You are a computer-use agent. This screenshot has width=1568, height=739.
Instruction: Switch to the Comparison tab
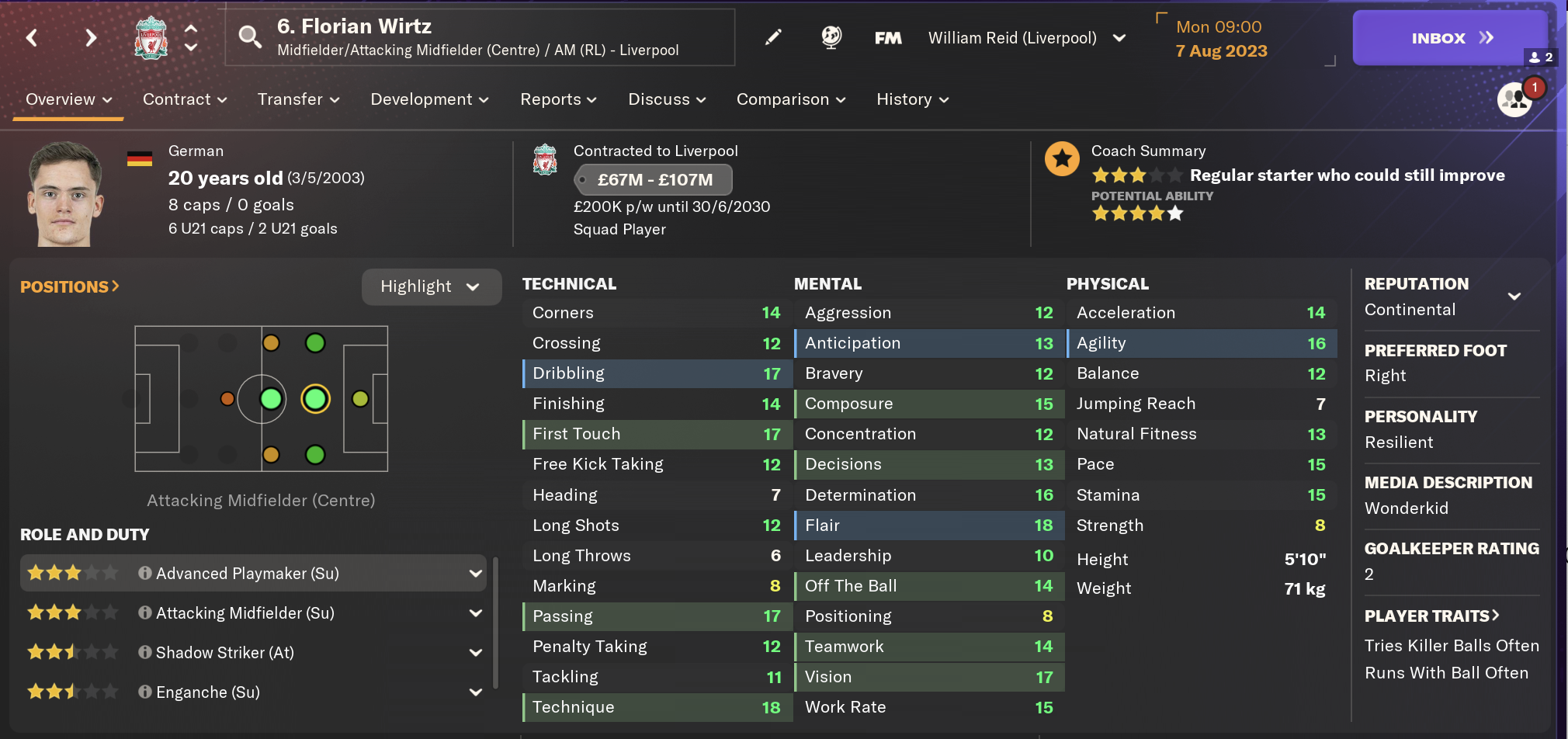click(x=790, y=99)
